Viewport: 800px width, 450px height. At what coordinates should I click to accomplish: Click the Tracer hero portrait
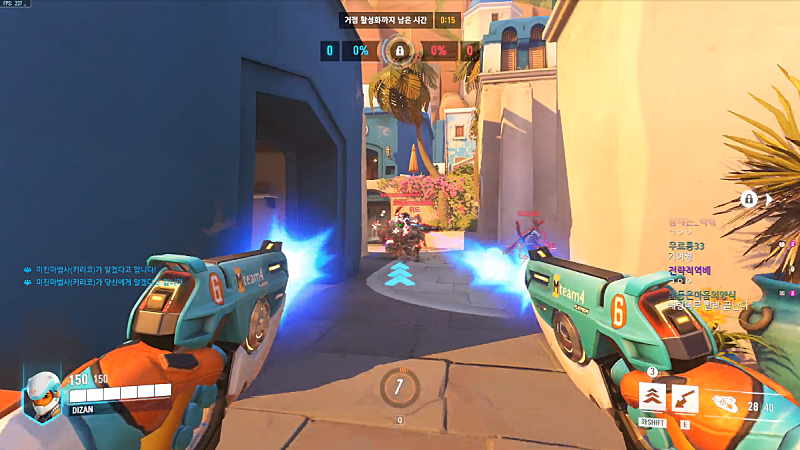point(42,395)
